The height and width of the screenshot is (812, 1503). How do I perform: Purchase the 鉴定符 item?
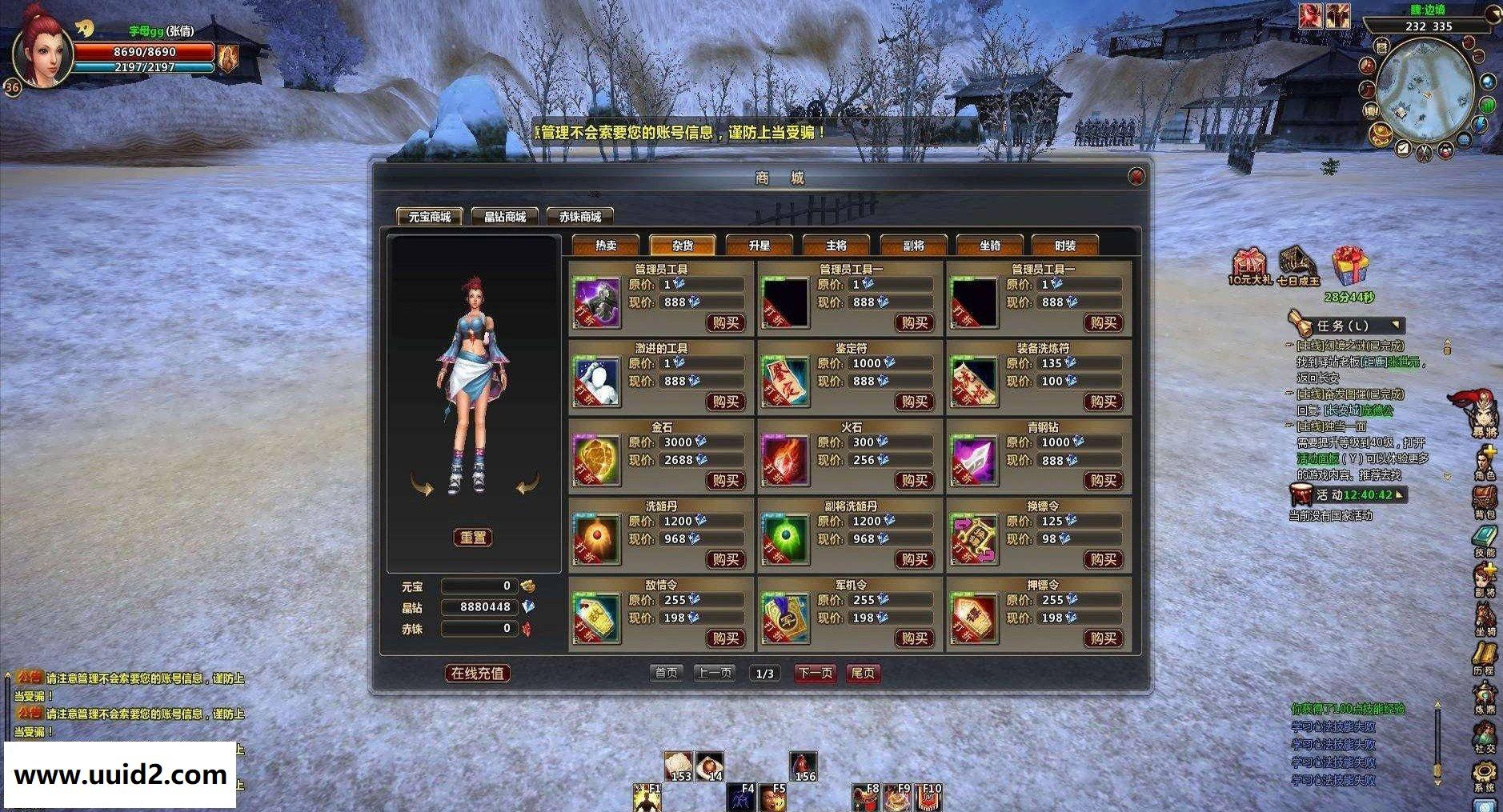pos(914,402)
